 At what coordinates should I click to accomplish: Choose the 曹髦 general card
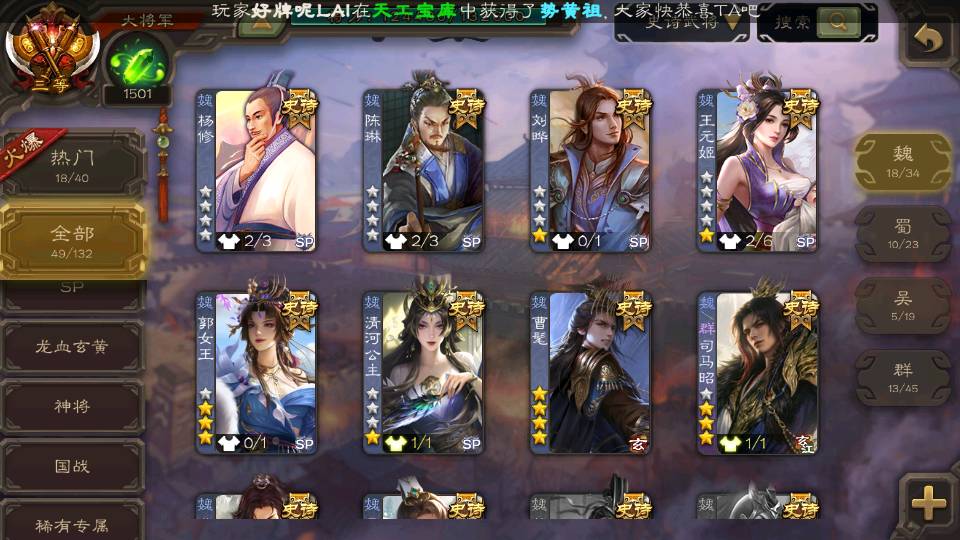click(x=591, y=372)
